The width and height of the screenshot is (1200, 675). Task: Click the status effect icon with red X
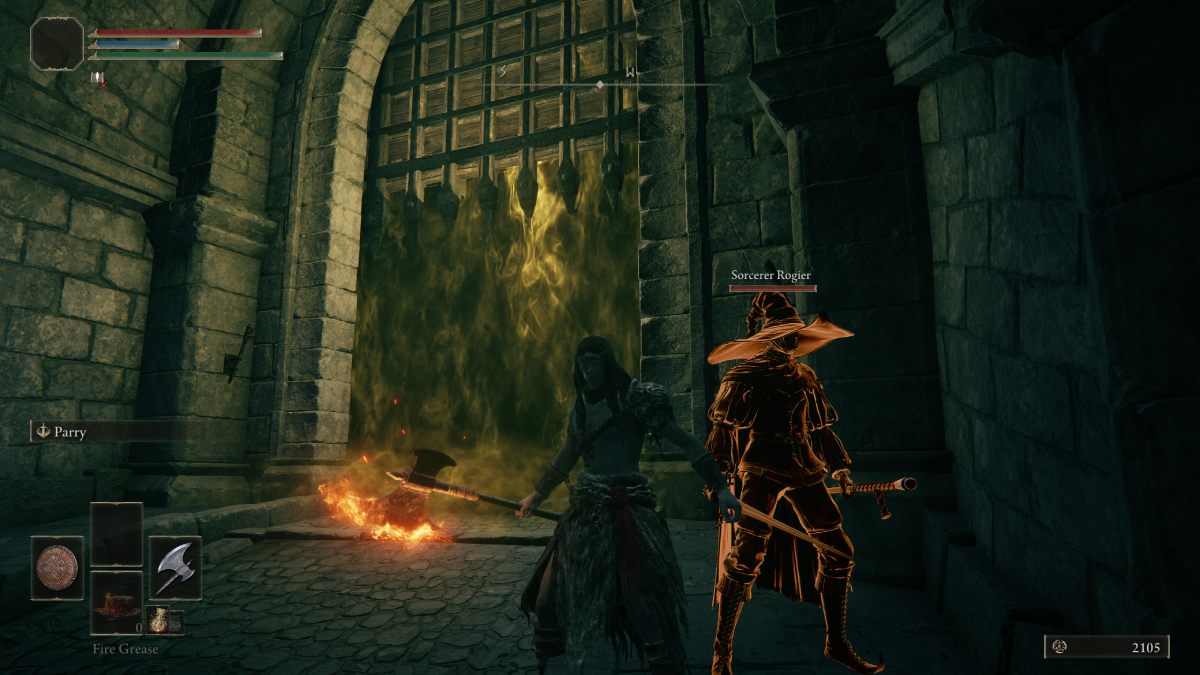click(x=98, y=79)
